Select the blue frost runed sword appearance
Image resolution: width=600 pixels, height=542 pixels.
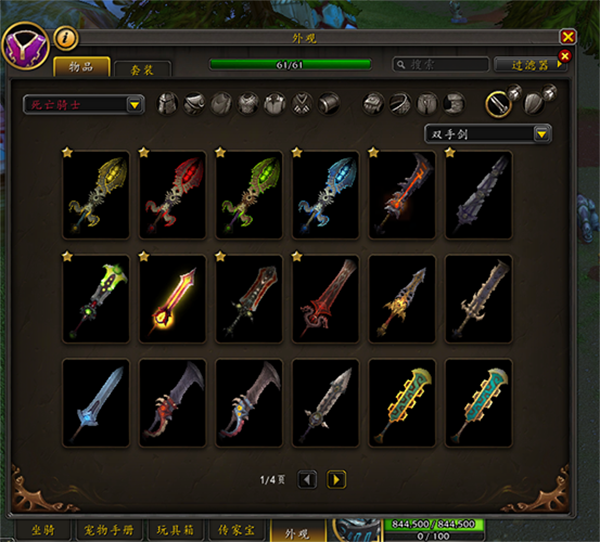(325, 195)
